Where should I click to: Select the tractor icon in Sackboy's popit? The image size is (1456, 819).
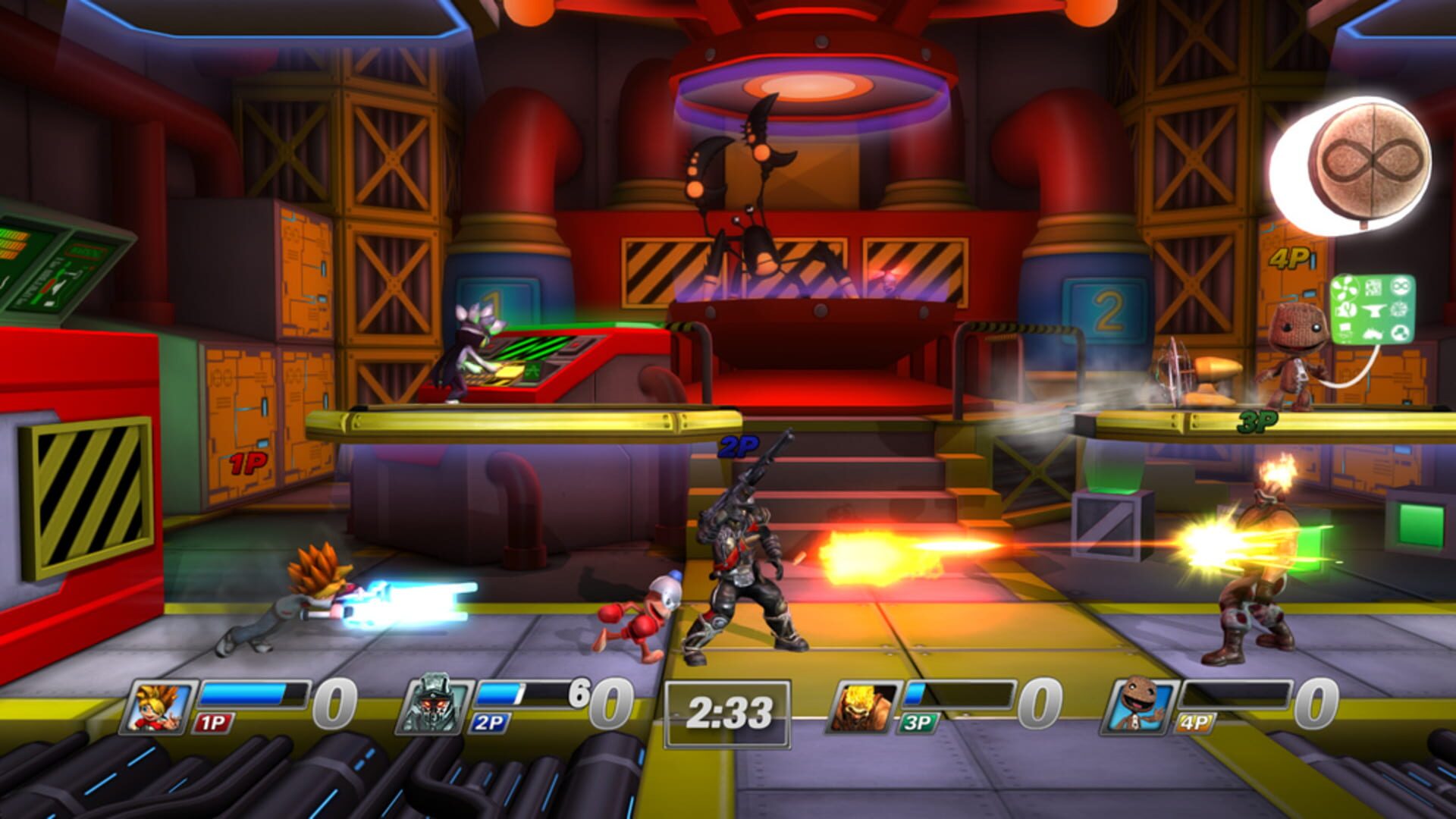point(1373,334)
